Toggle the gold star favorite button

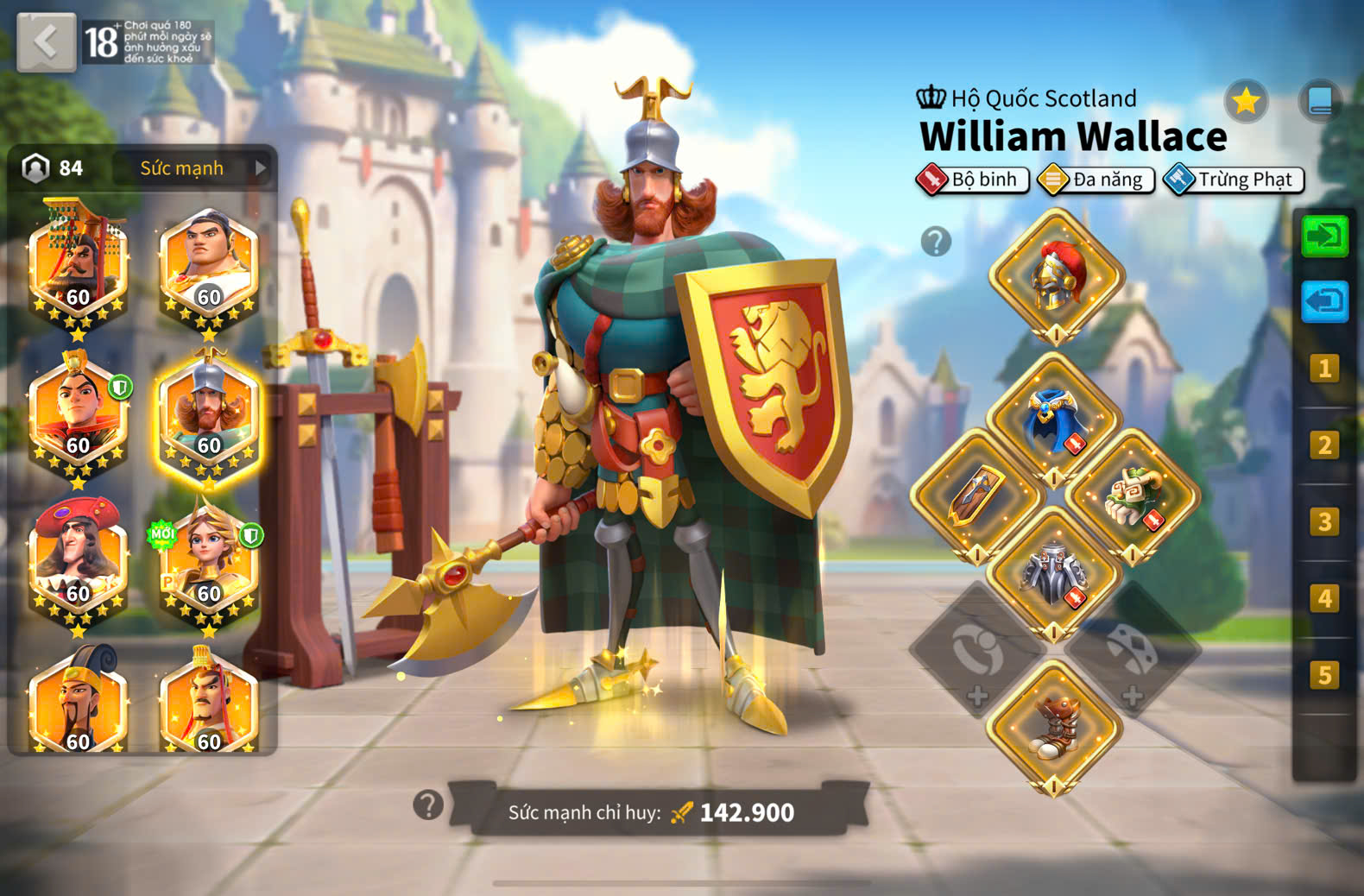(x=1246, y=102)
